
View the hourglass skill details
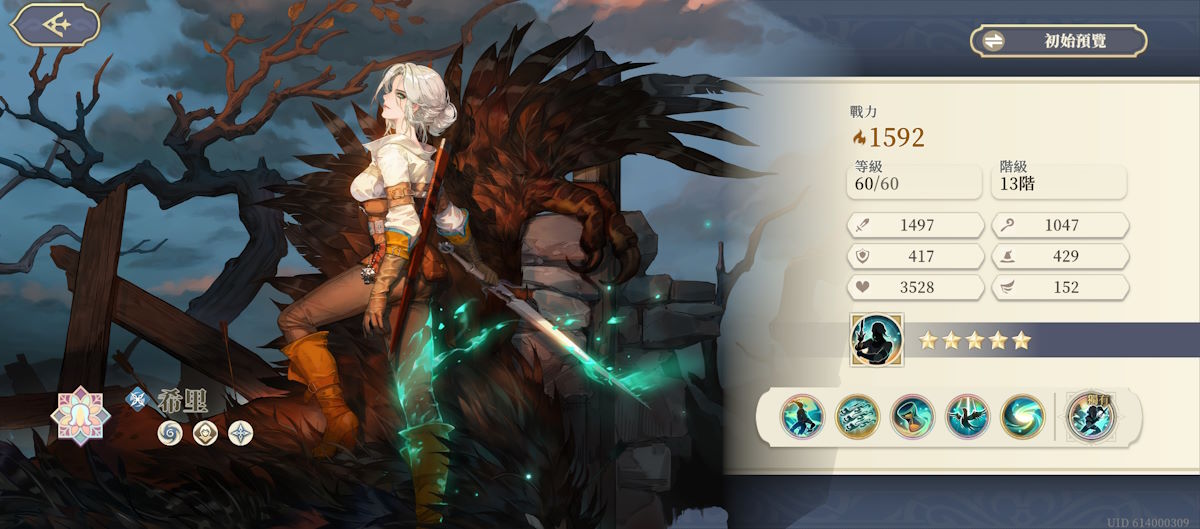[912, 417]
